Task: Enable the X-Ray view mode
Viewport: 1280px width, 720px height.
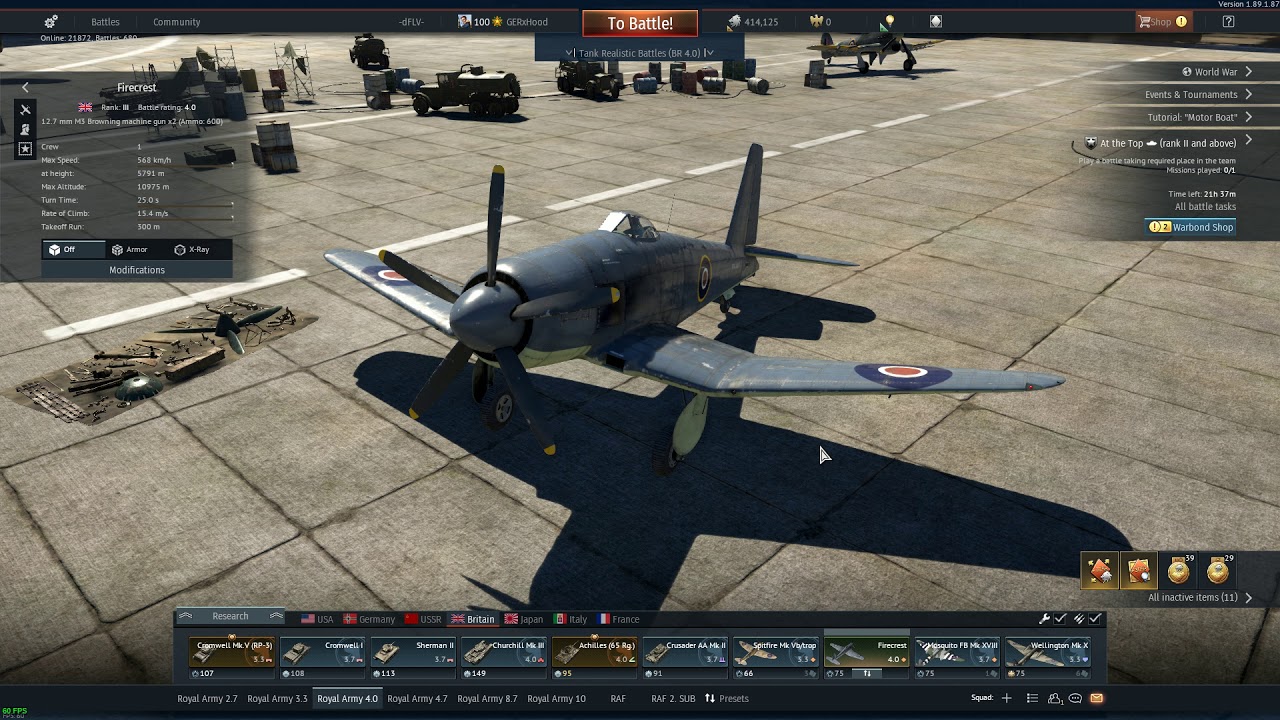Action: pos(192,250)
